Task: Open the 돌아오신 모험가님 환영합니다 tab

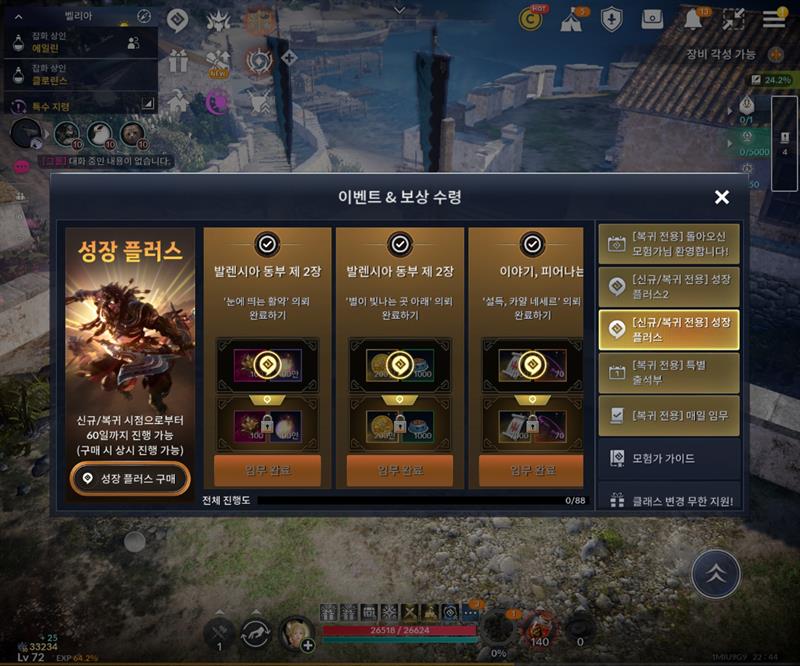Action: coord(669,243)
